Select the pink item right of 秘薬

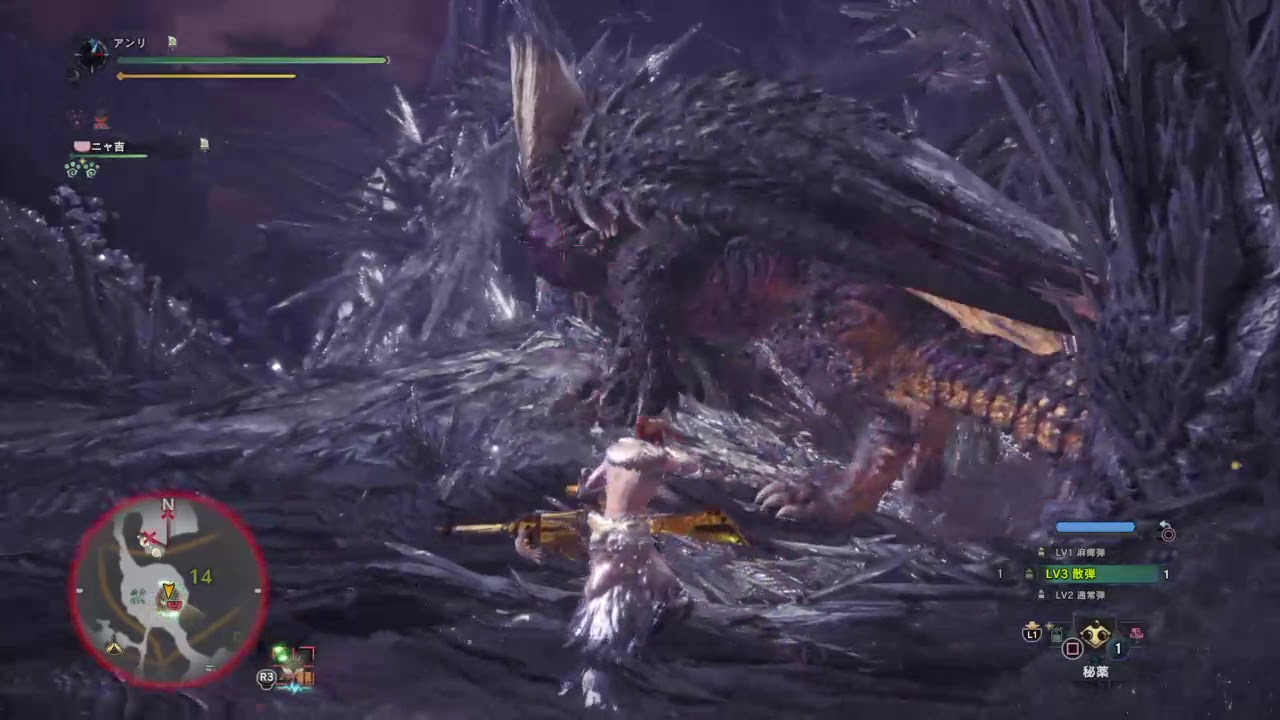[x=1136, y=633]
